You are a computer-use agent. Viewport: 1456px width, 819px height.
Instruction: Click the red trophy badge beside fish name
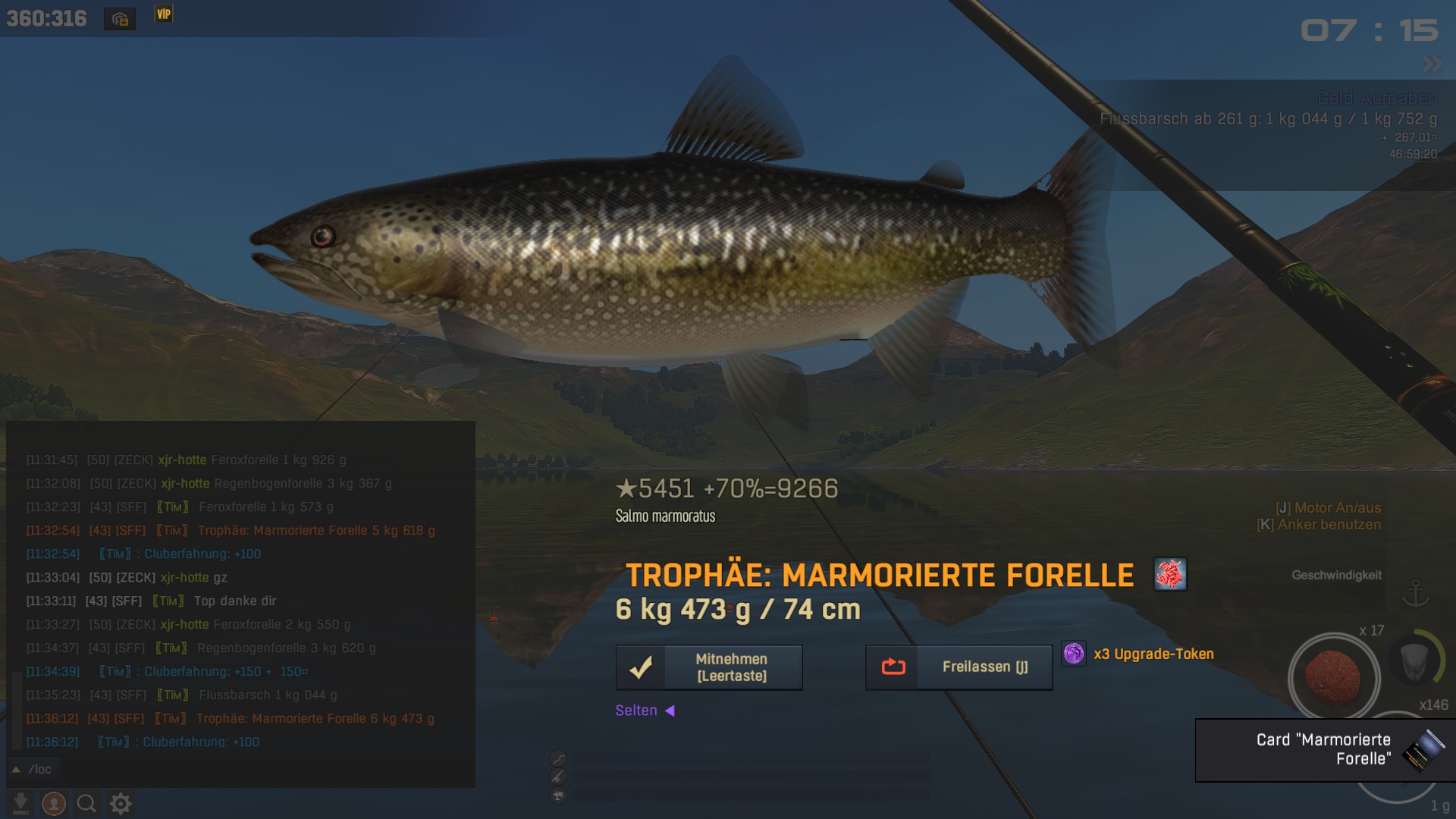point(1169,574)
